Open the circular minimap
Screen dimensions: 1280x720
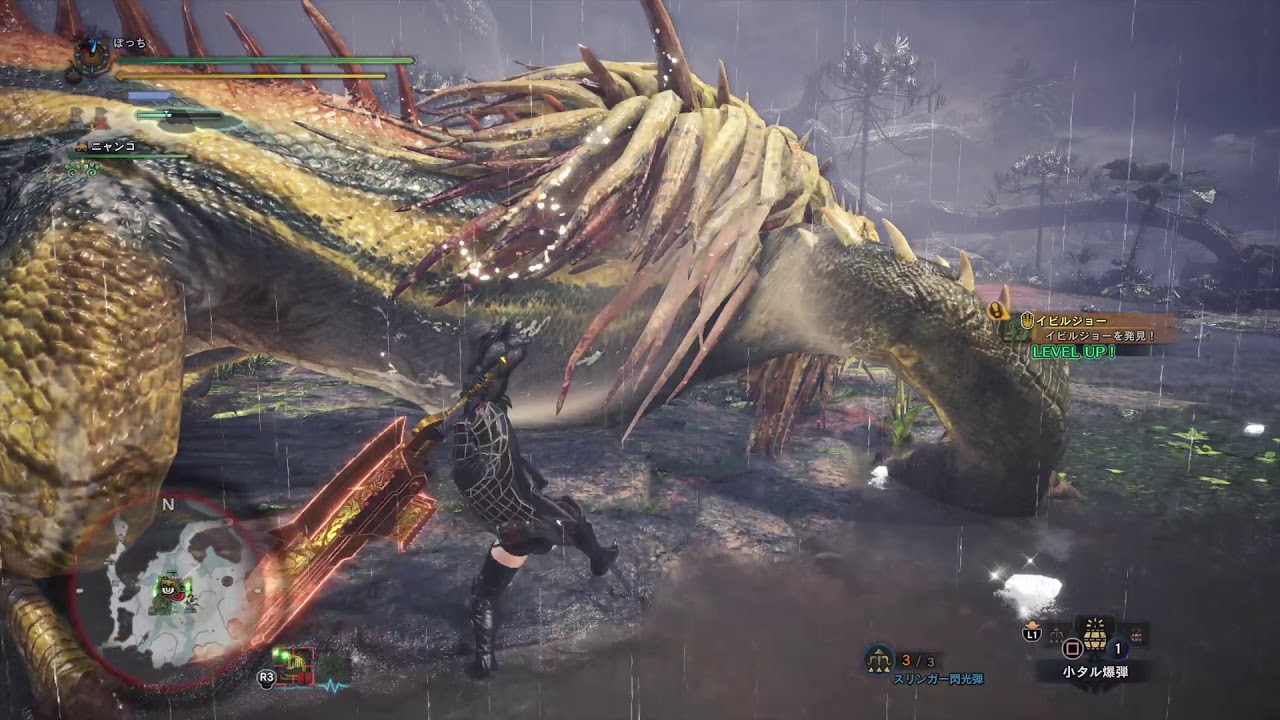[168, 592]
